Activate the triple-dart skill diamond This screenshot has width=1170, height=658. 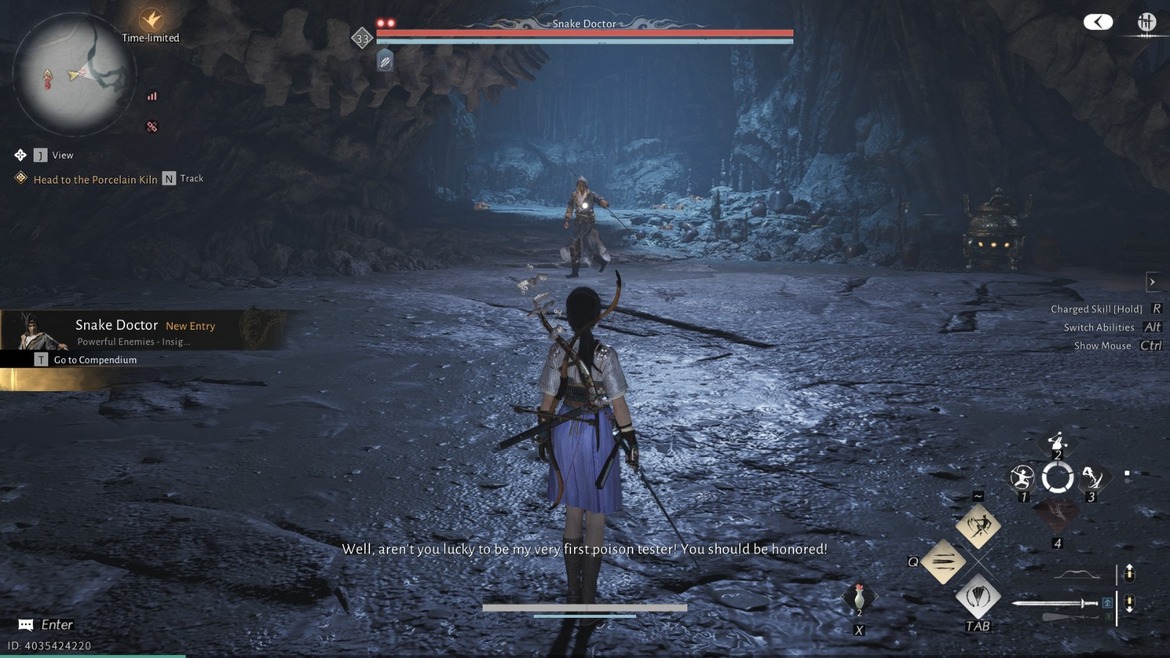pyautogui.click(x=943, y=562)
